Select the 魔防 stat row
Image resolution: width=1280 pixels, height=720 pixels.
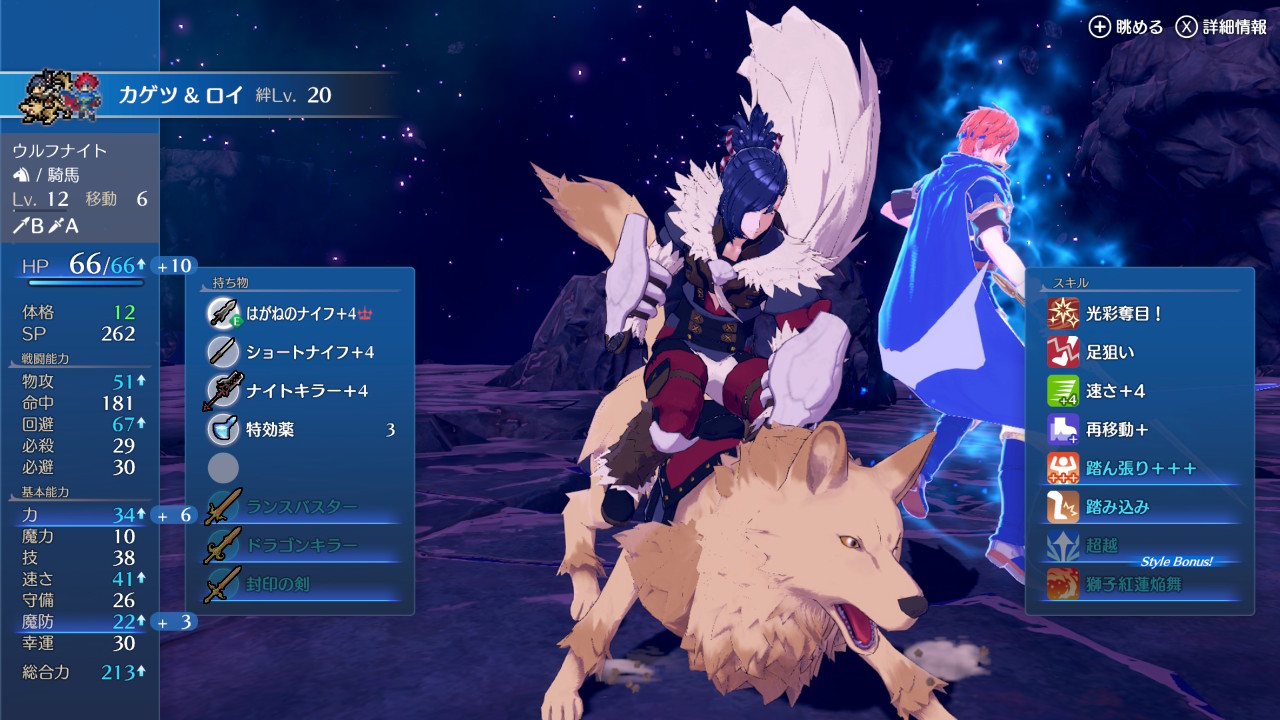pos(78,622)
